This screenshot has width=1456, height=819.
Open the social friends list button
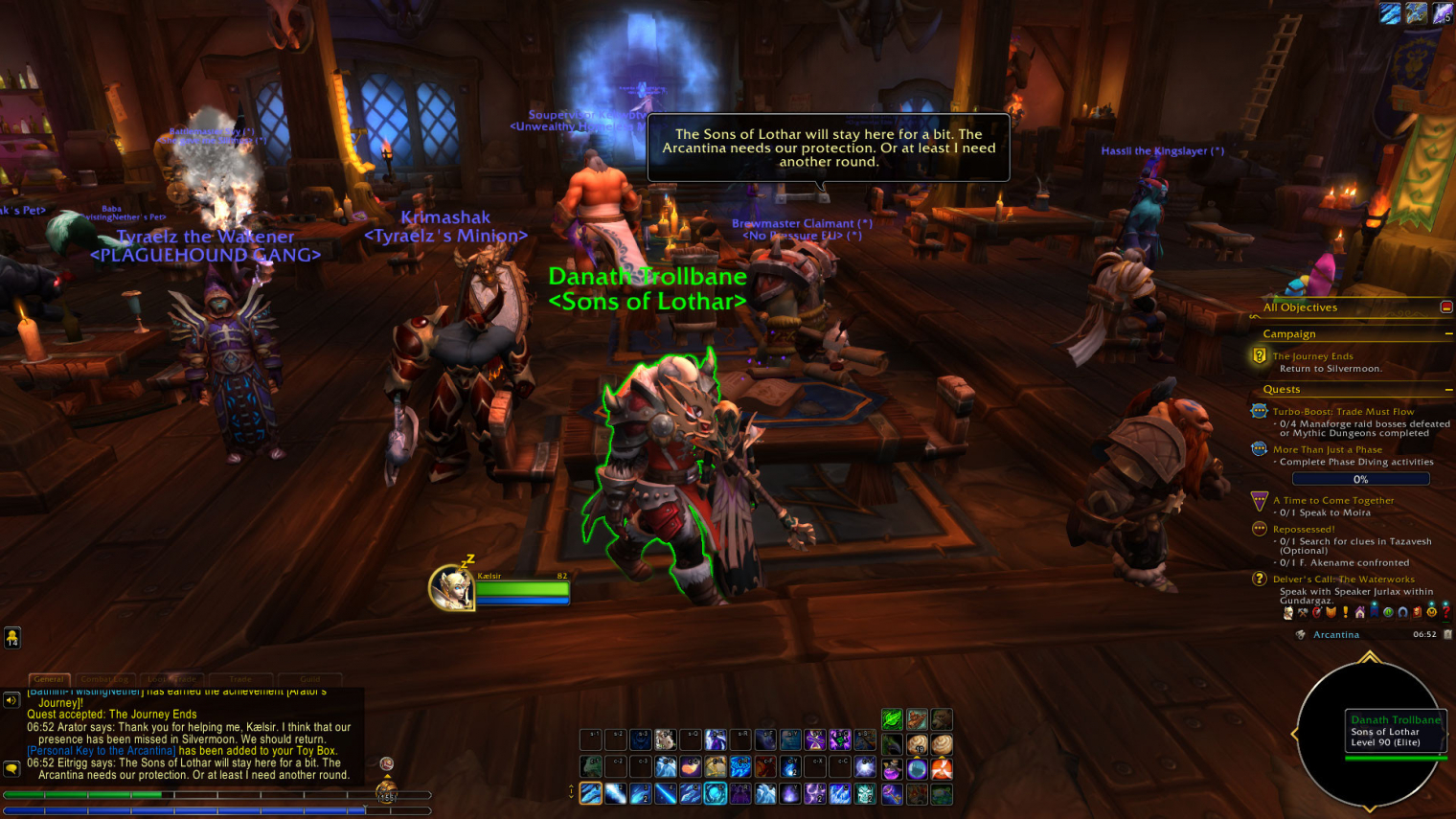click(x=12, y=638)
